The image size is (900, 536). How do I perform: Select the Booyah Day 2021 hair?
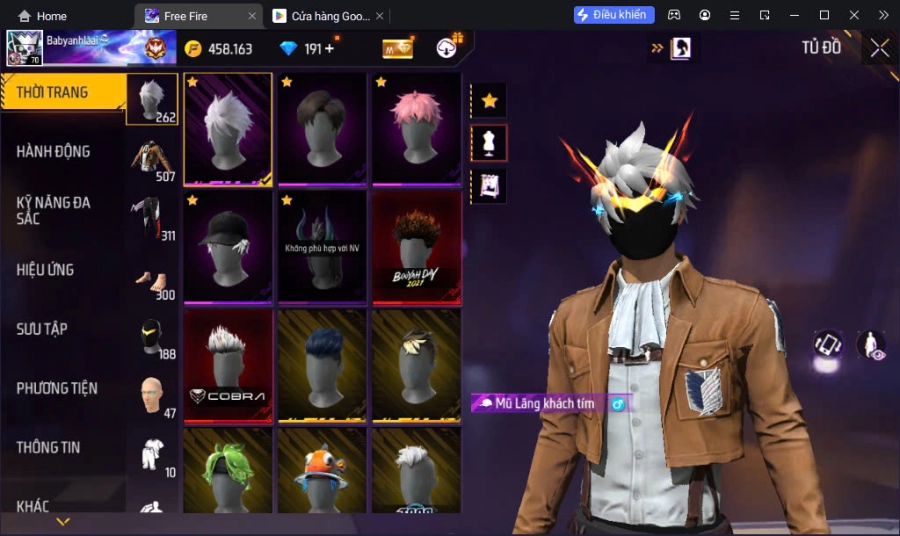tap(416, 245)
